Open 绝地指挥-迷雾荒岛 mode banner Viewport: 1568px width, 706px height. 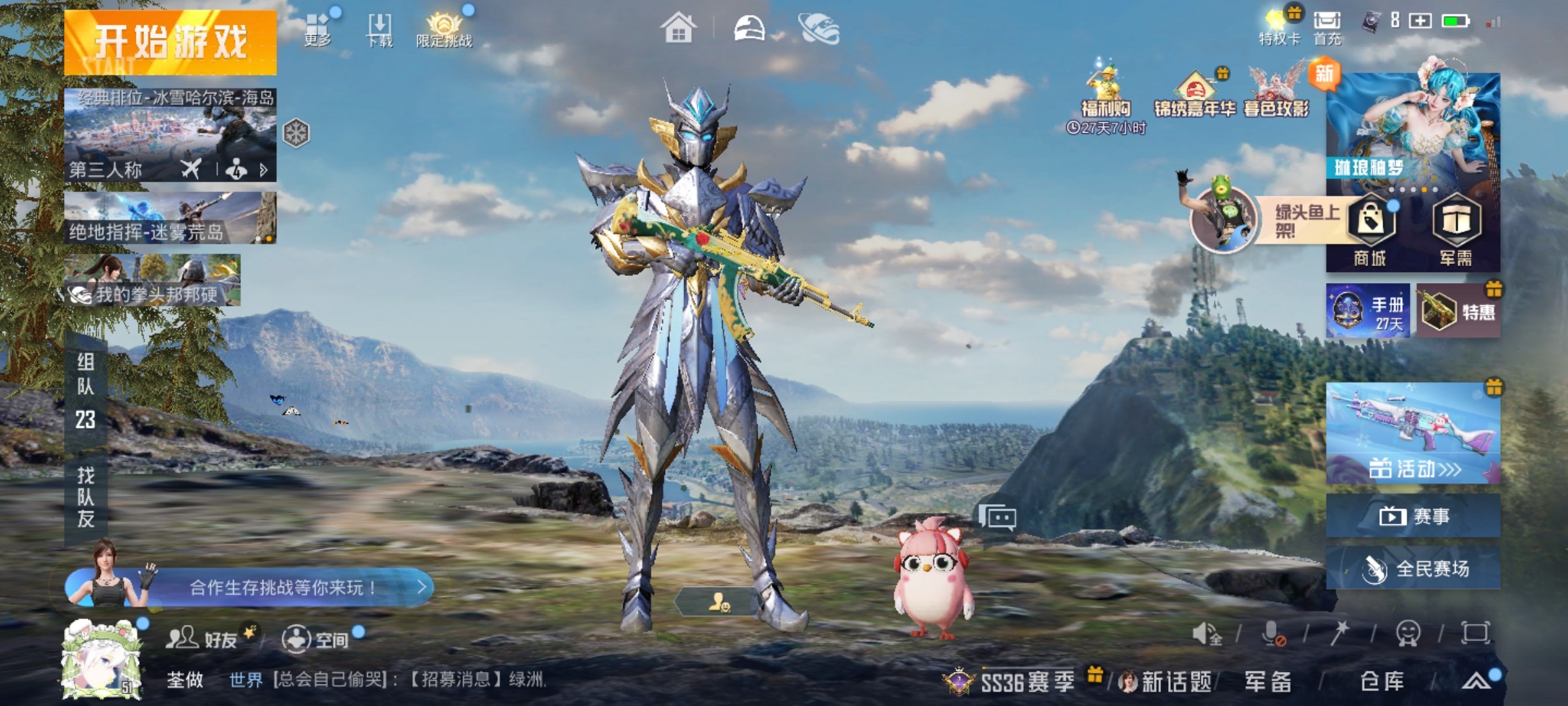click(x=170, y=218)
